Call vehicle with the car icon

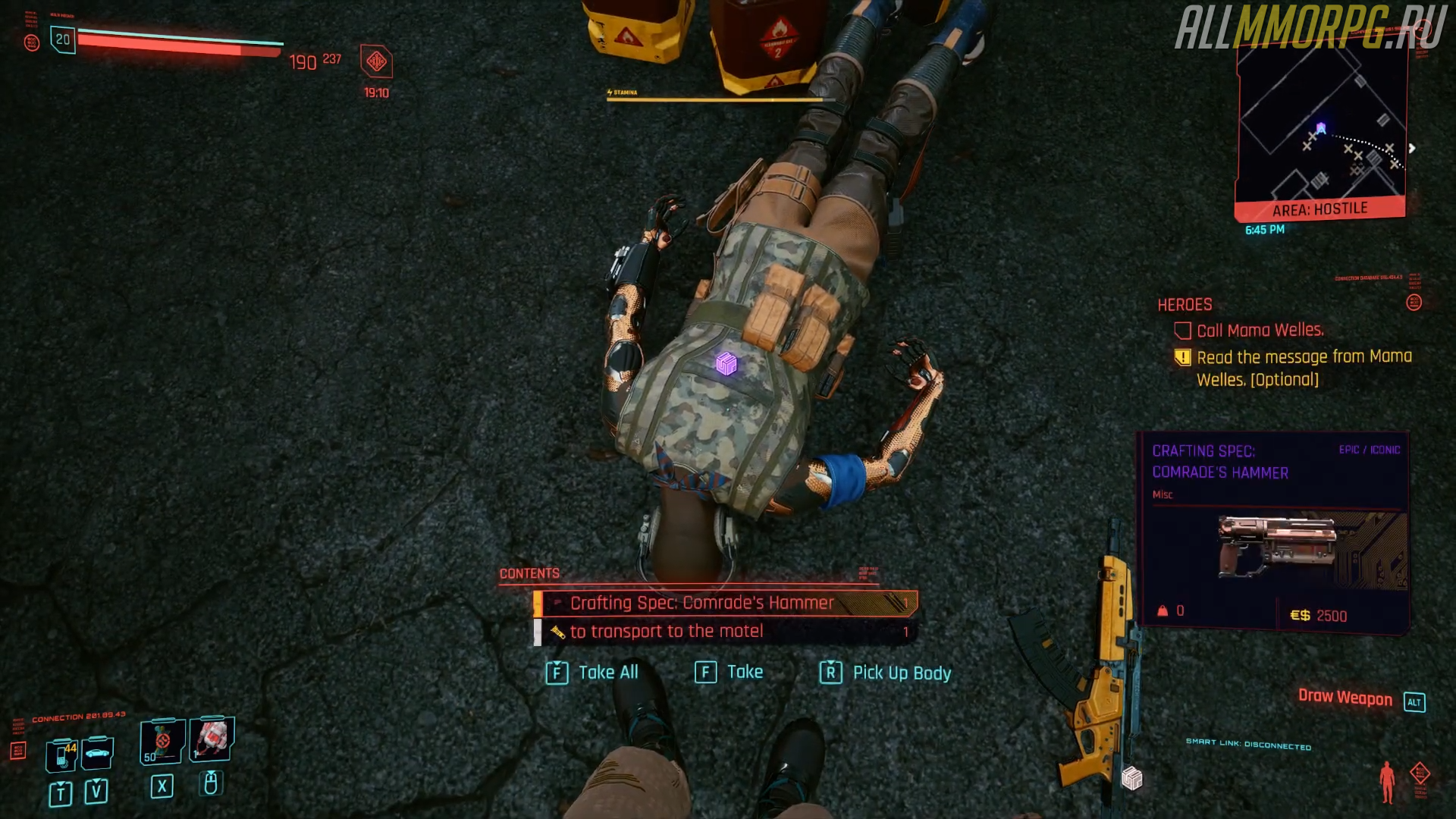pos(97,753)
